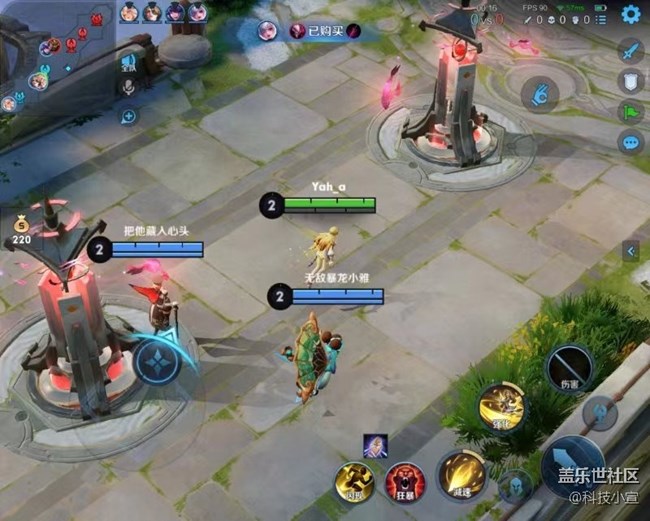The image size is (650, 521).
Task: Cast the golden second skill
Action: tap(501, 405)
